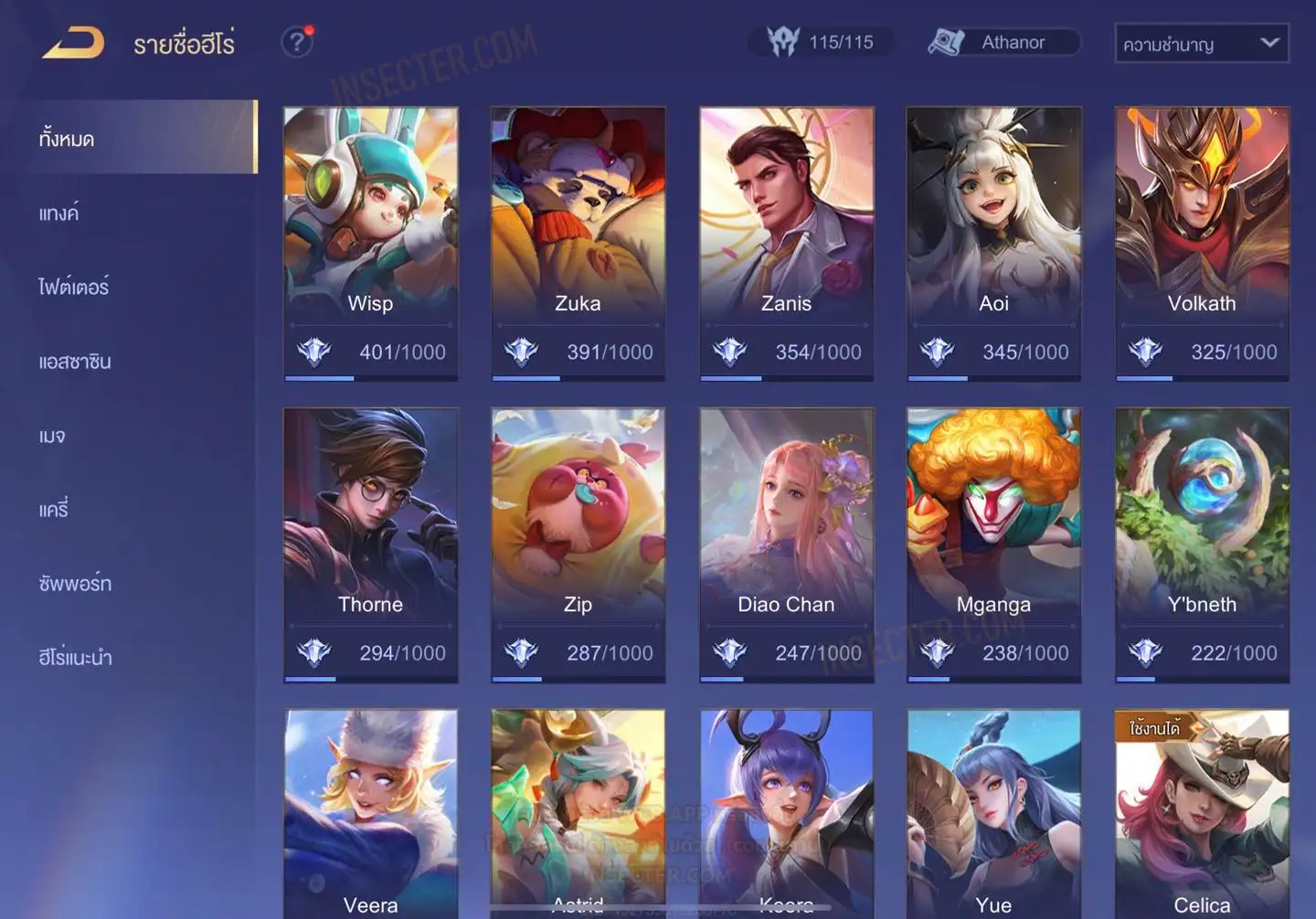Switch to the ทั้งหมด tab
Image resolution: width=1316 pixels, height=919 pixels.
tap(137, 138)
